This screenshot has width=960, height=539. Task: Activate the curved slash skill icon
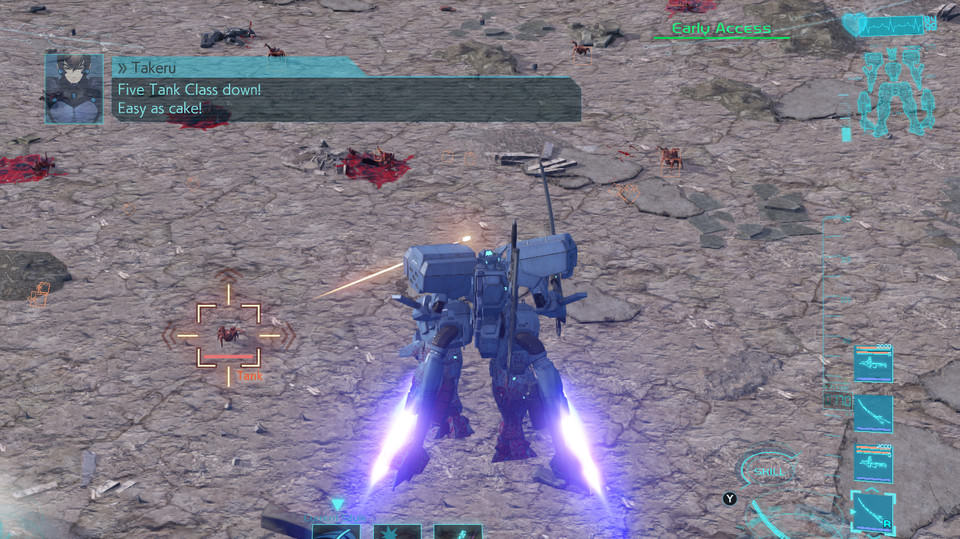(x=336, y=532)
